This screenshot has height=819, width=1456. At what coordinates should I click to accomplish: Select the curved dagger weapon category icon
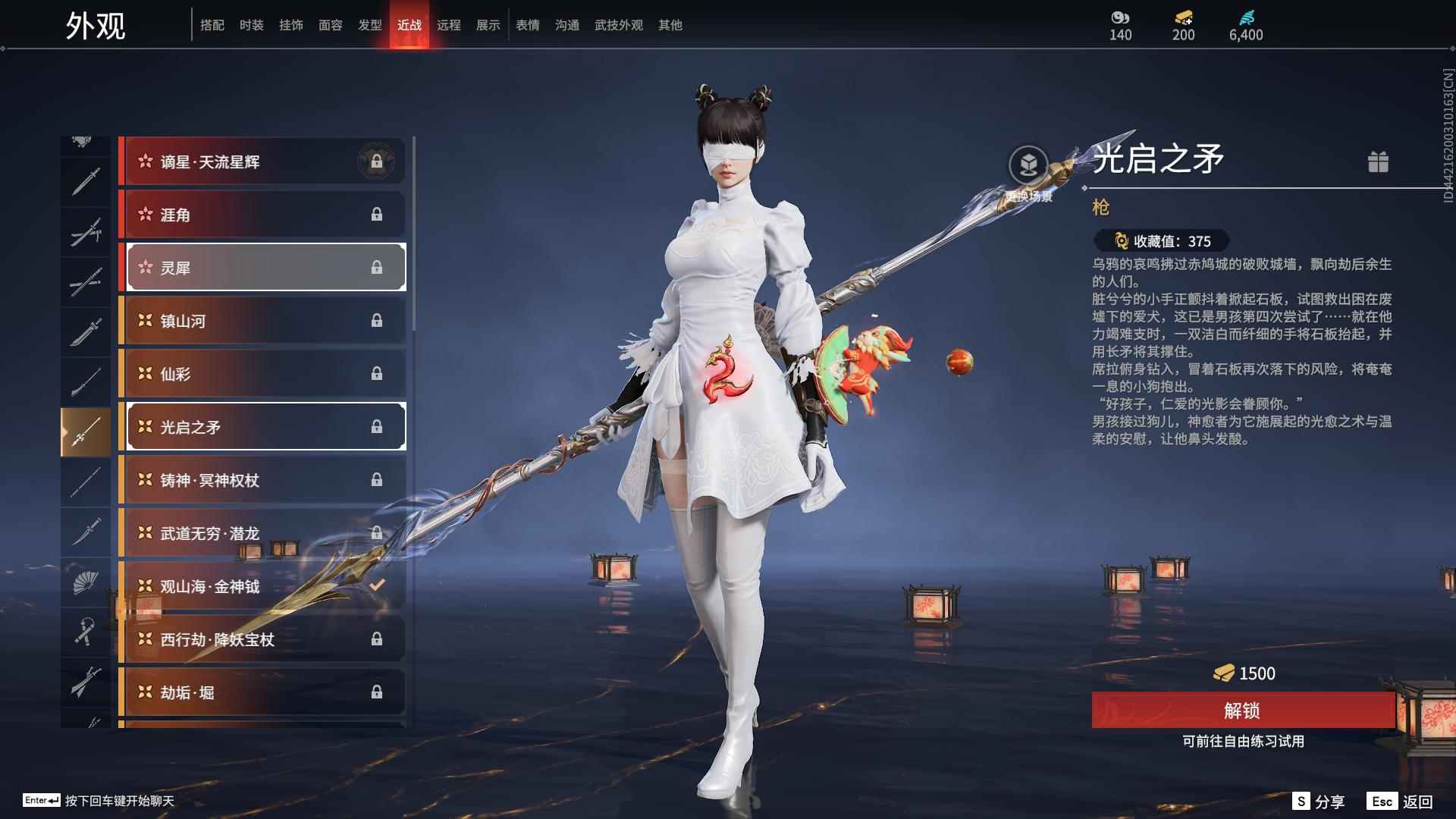(x=85, y=531)
